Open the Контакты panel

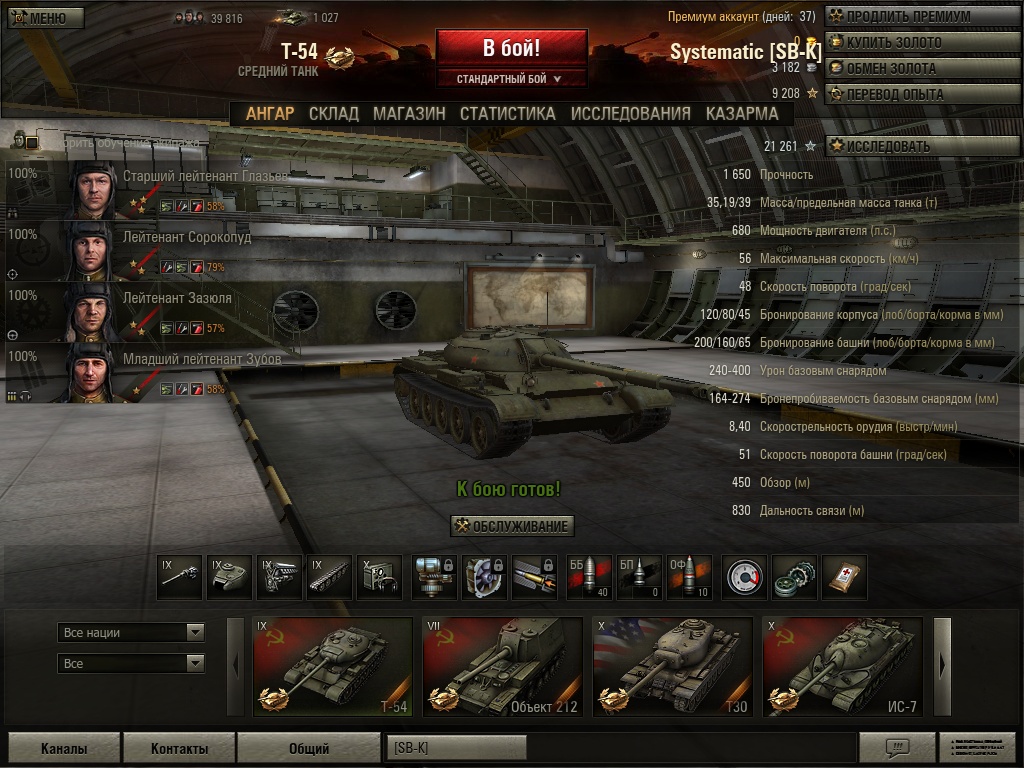point(179,748)
